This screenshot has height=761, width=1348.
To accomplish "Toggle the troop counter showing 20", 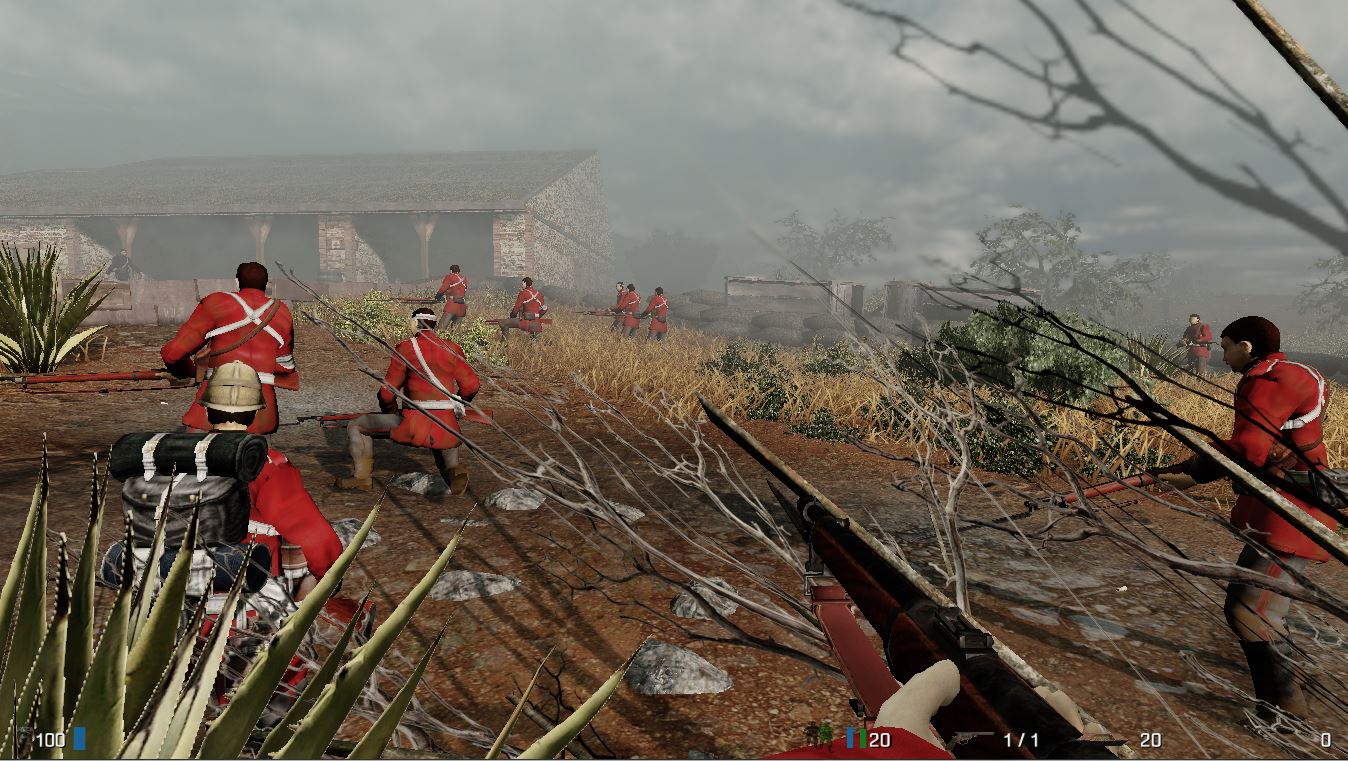I will (x=878, y=738).
